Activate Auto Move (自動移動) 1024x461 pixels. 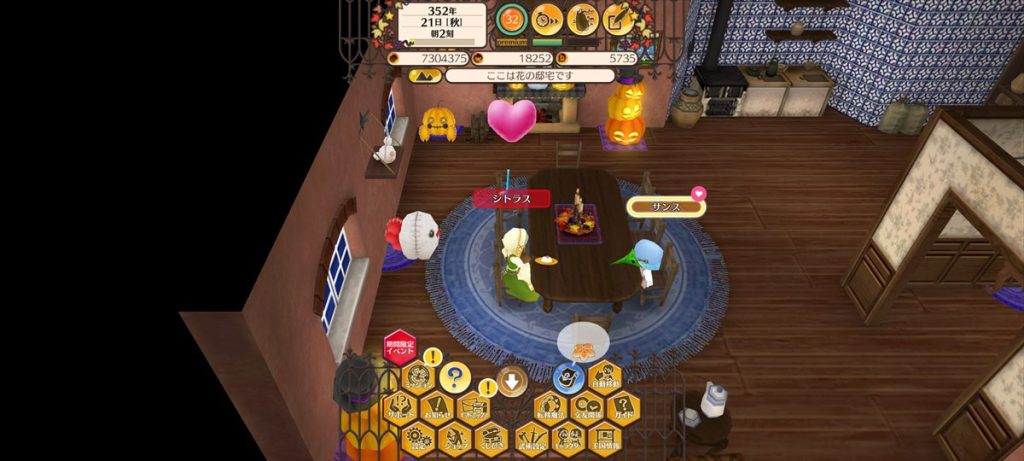605,378
